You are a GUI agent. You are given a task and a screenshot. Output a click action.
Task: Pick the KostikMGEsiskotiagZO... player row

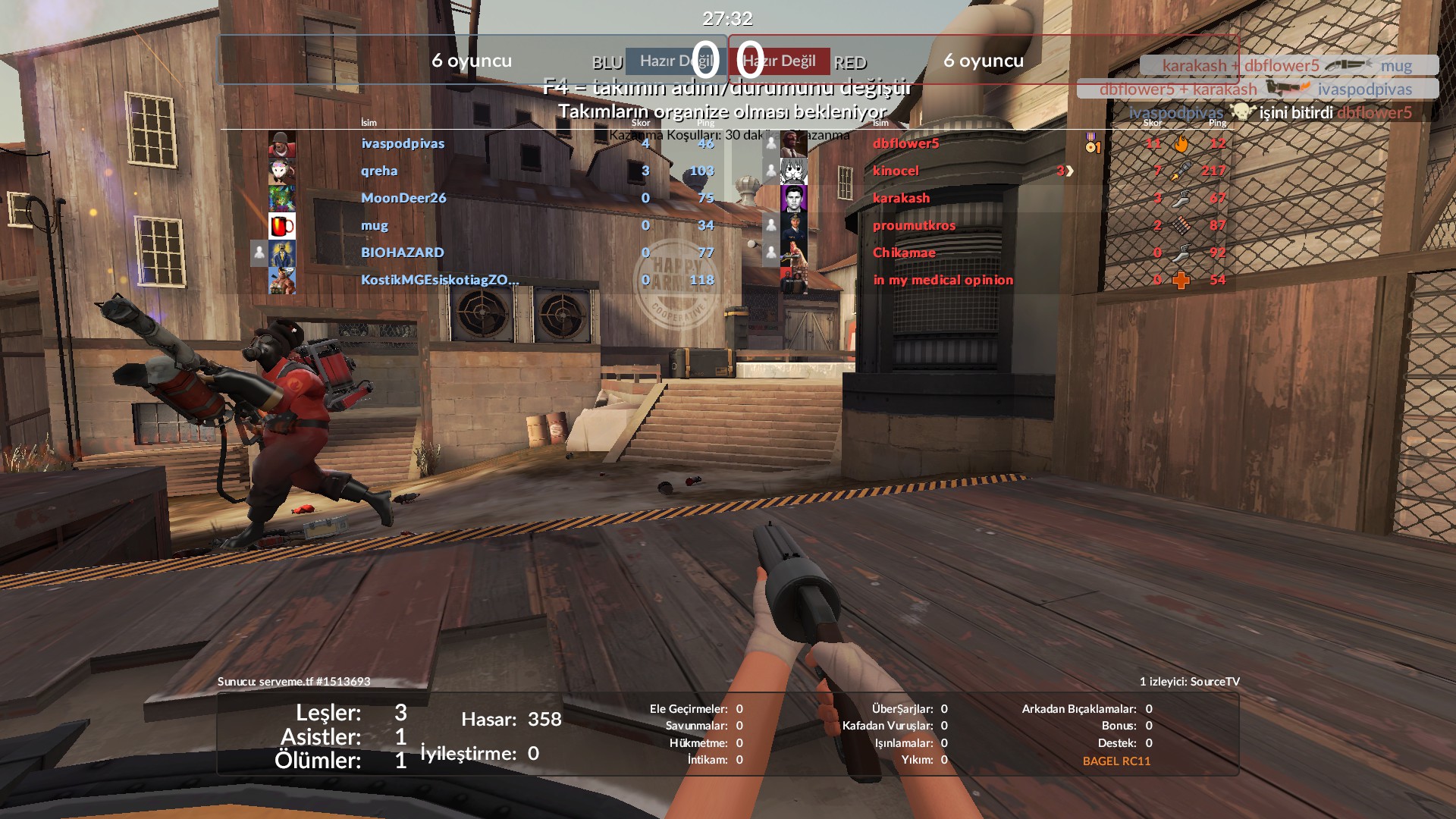[x=440, y=280]
